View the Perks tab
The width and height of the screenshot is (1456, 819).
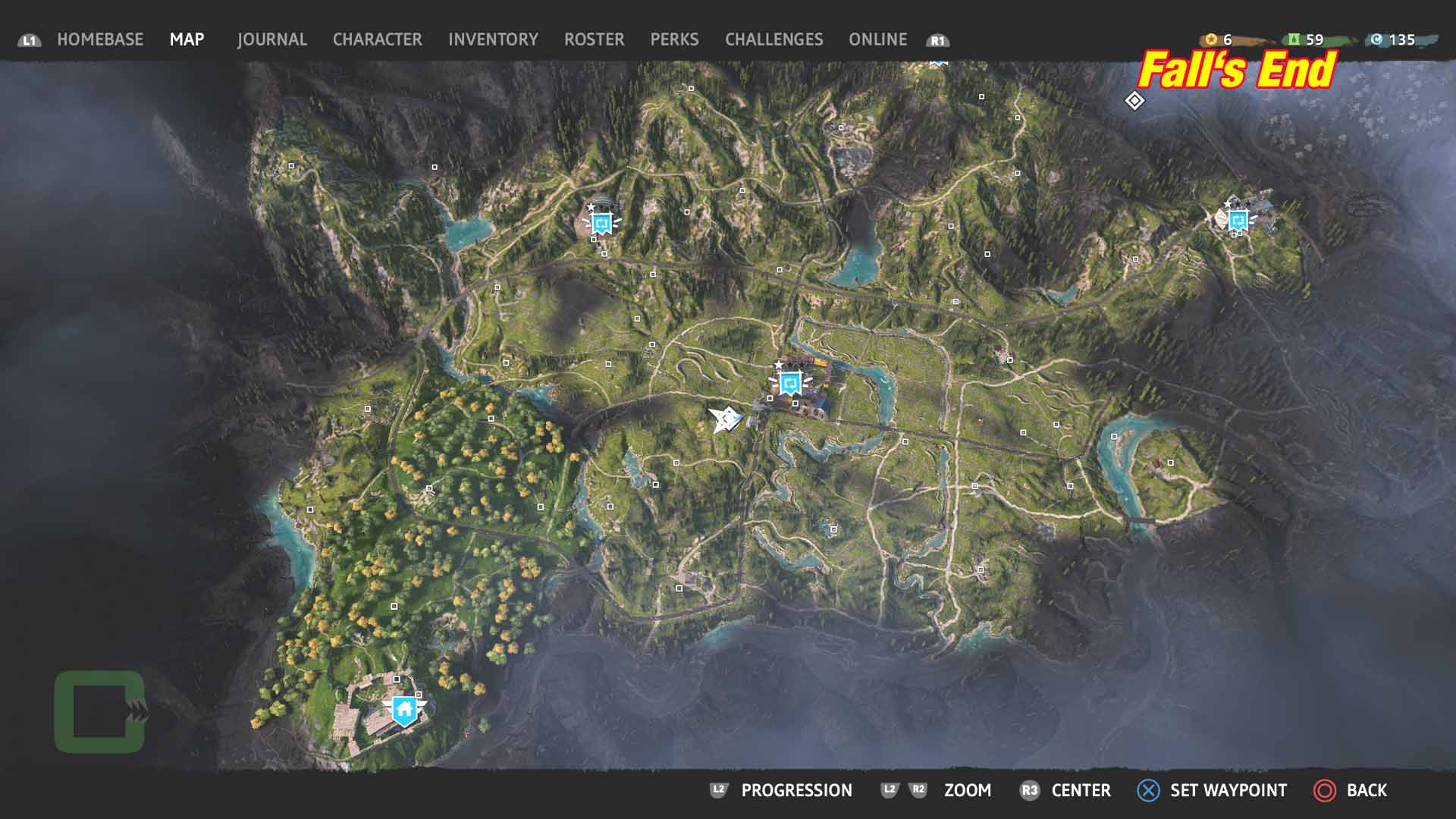tap(674, 39)
